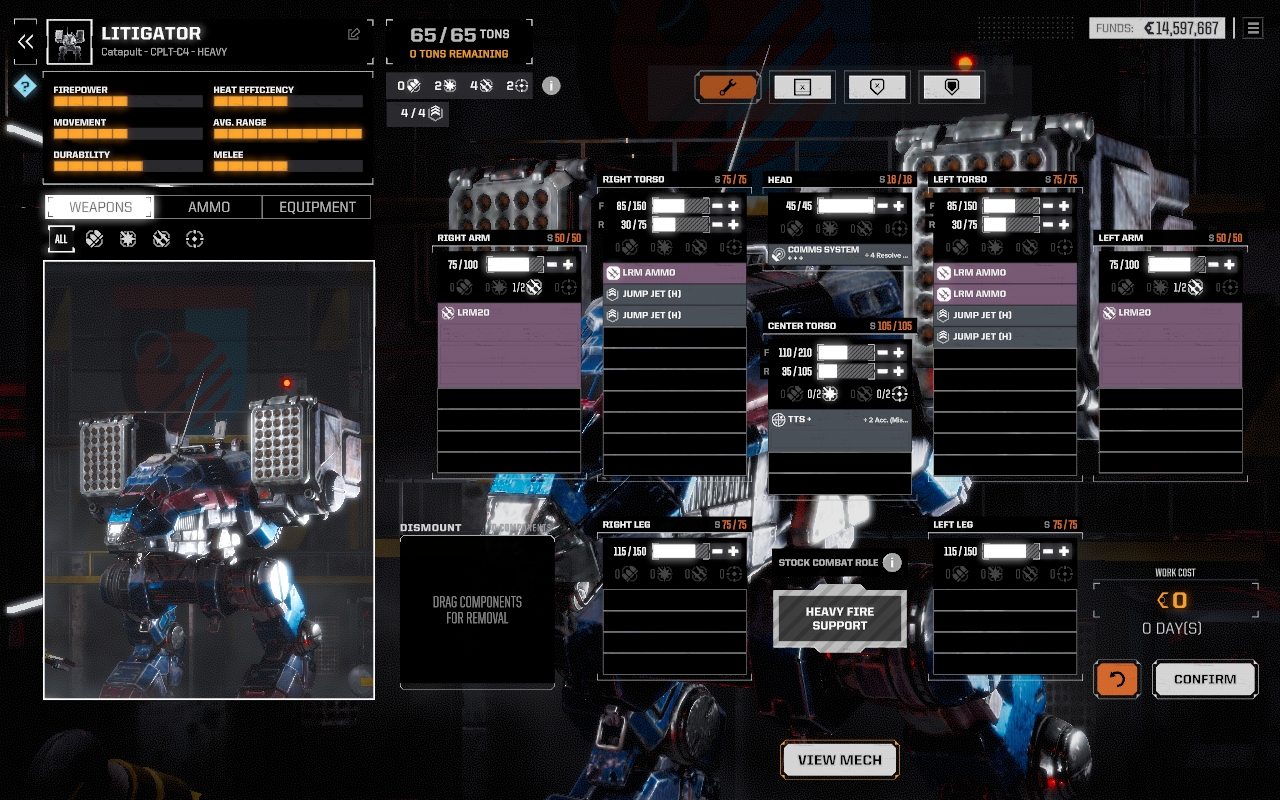The width and height of the screenshot is (1280, 800).
Task: Open the hamburger menu near Funds
Action: (x=1253, y=28)
